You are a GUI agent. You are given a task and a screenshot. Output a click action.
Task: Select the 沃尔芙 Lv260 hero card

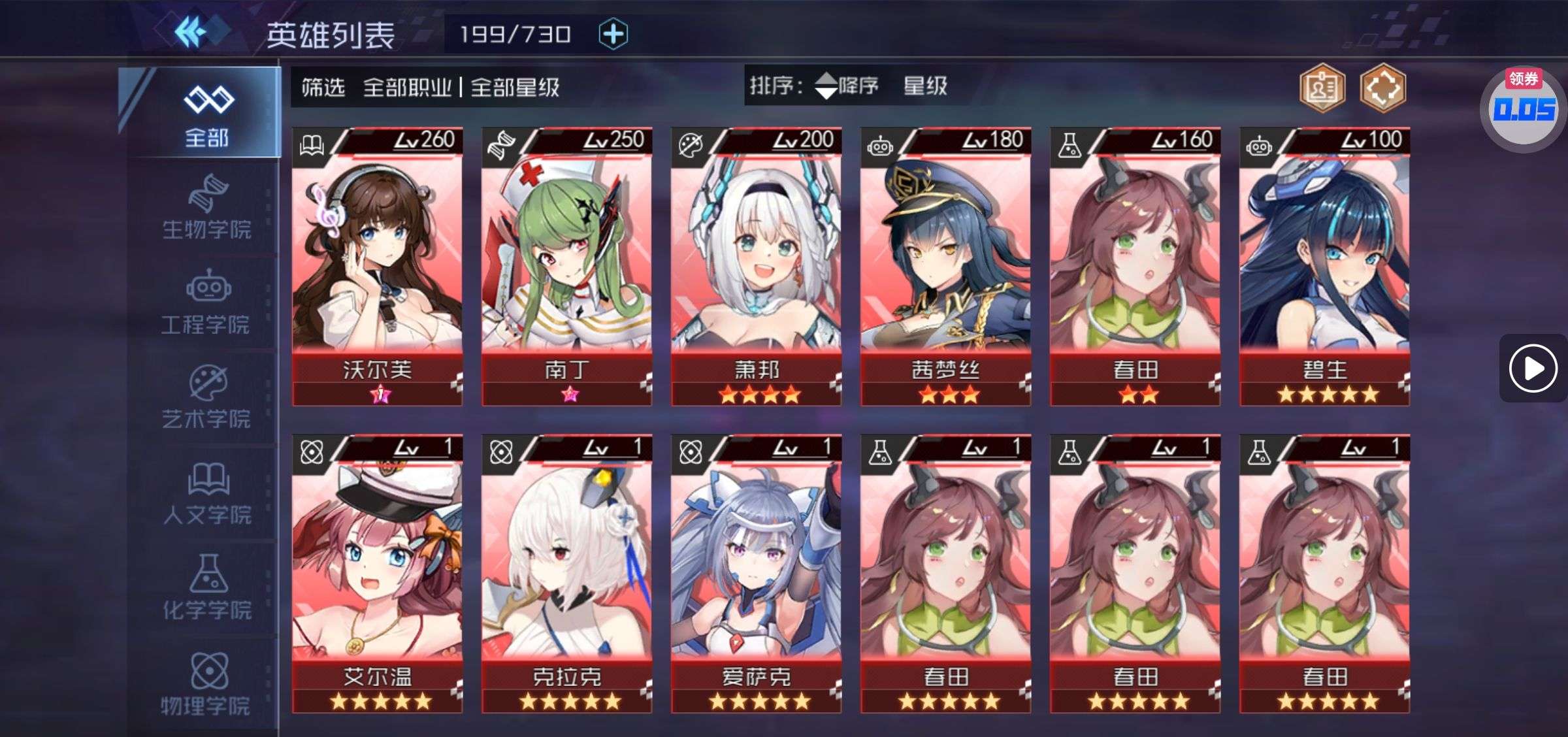tap(377, 267)
